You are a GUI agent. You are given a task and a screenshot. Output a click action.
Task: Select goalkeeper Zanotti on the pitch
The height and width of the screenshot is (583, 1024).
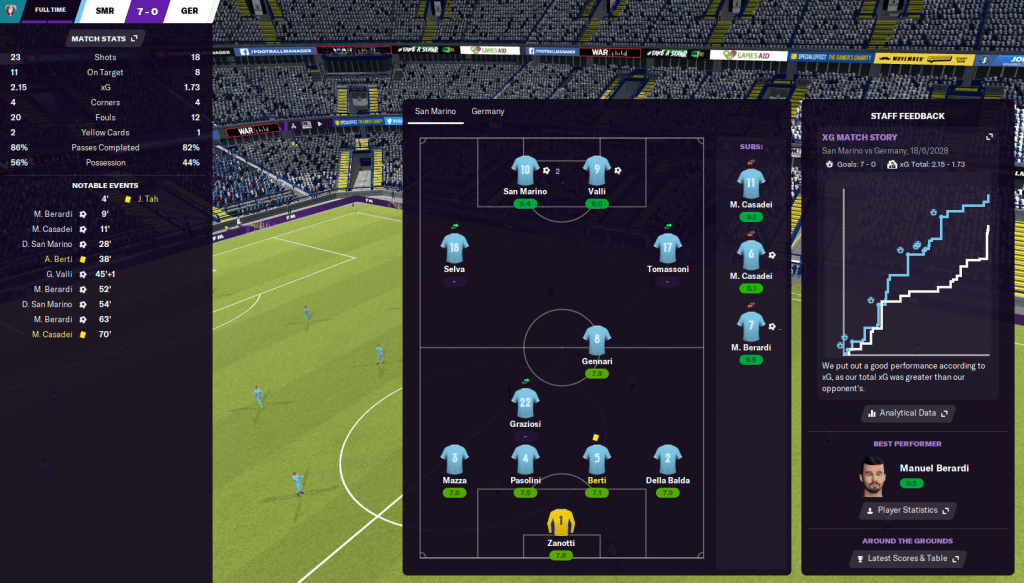click(560, 524)
